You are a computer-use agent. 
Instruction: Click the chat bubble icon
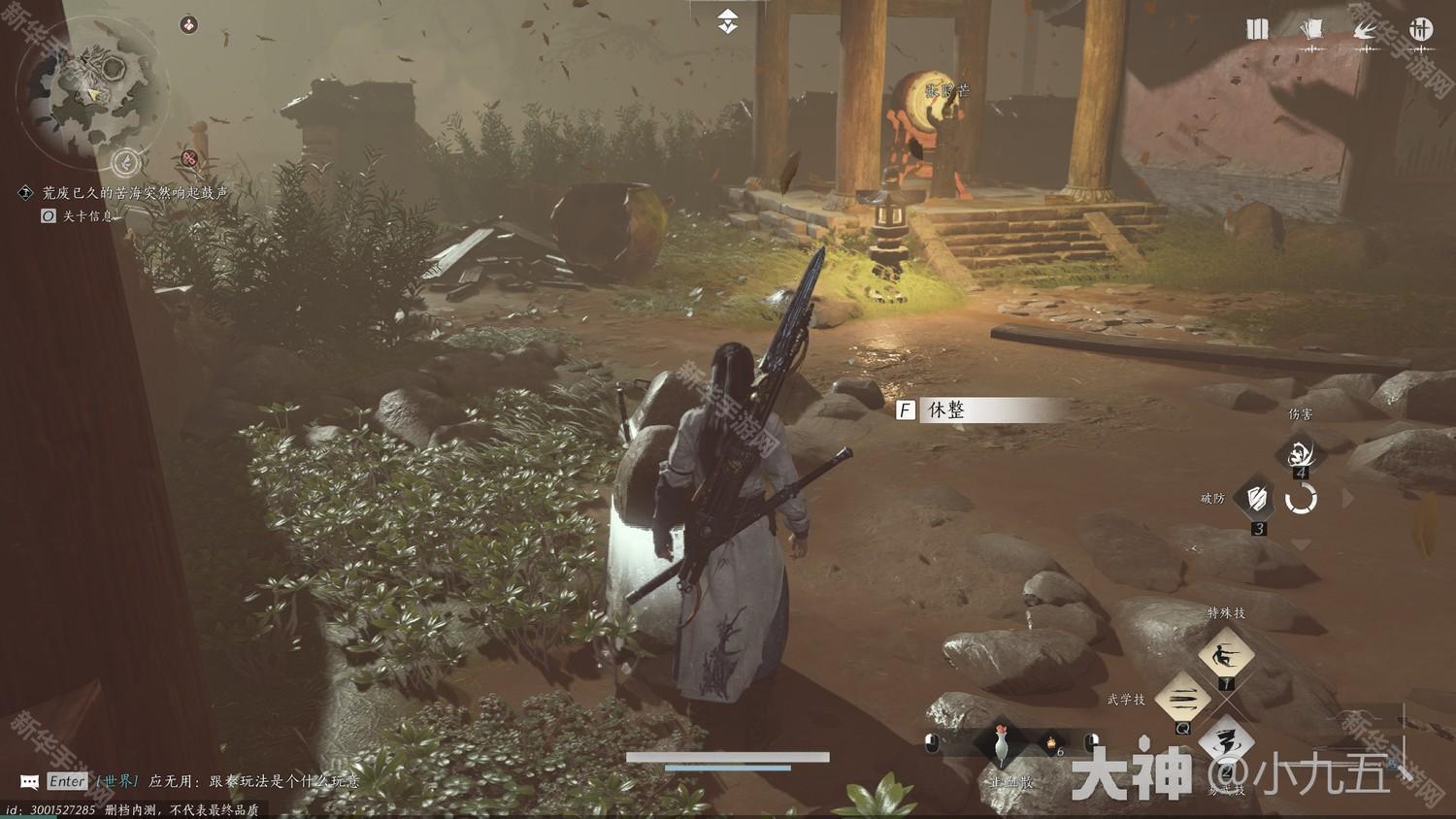[30, 781]
